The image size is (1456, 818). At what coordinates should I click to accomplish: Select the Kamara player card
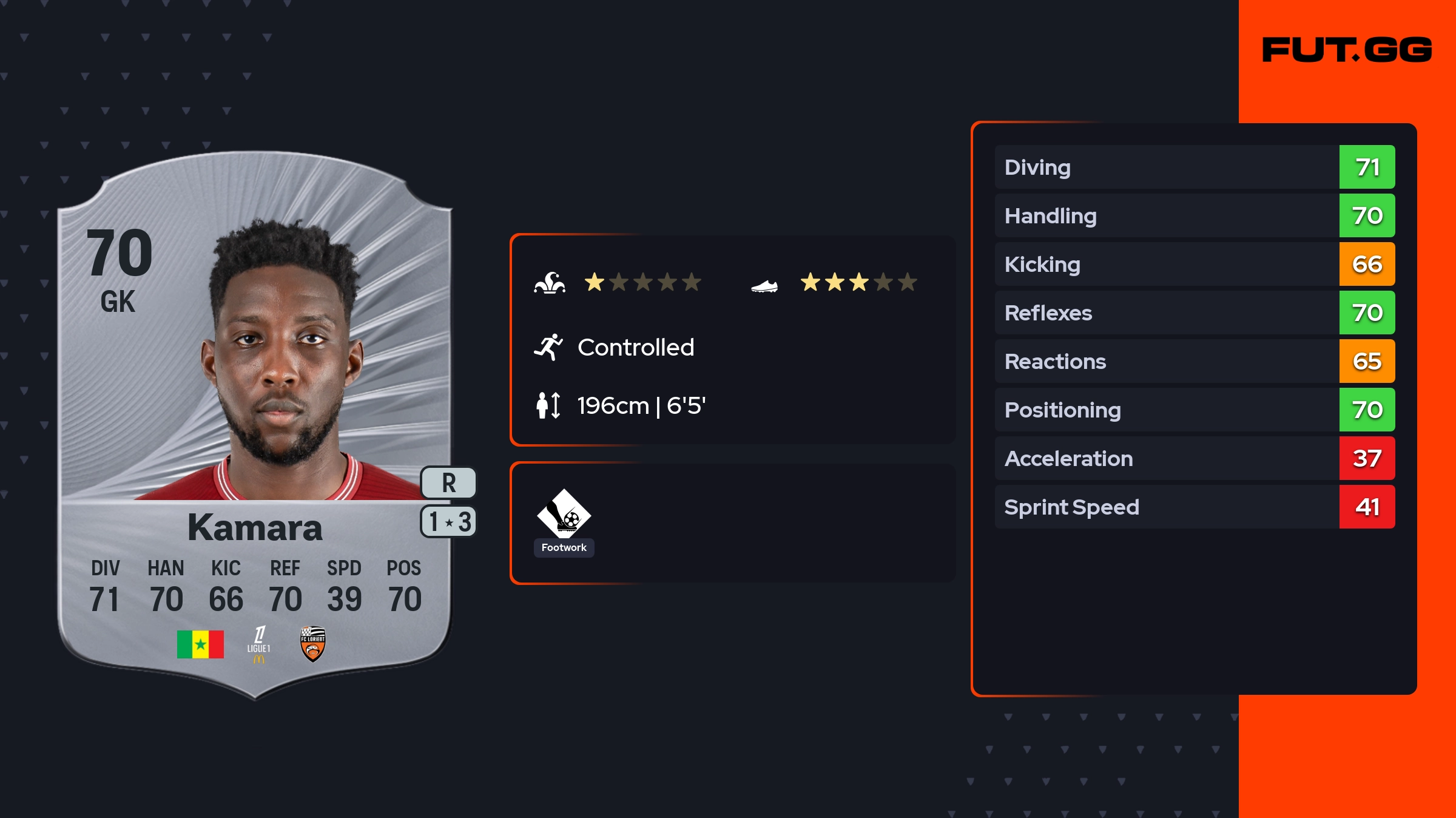coord(255,425)
